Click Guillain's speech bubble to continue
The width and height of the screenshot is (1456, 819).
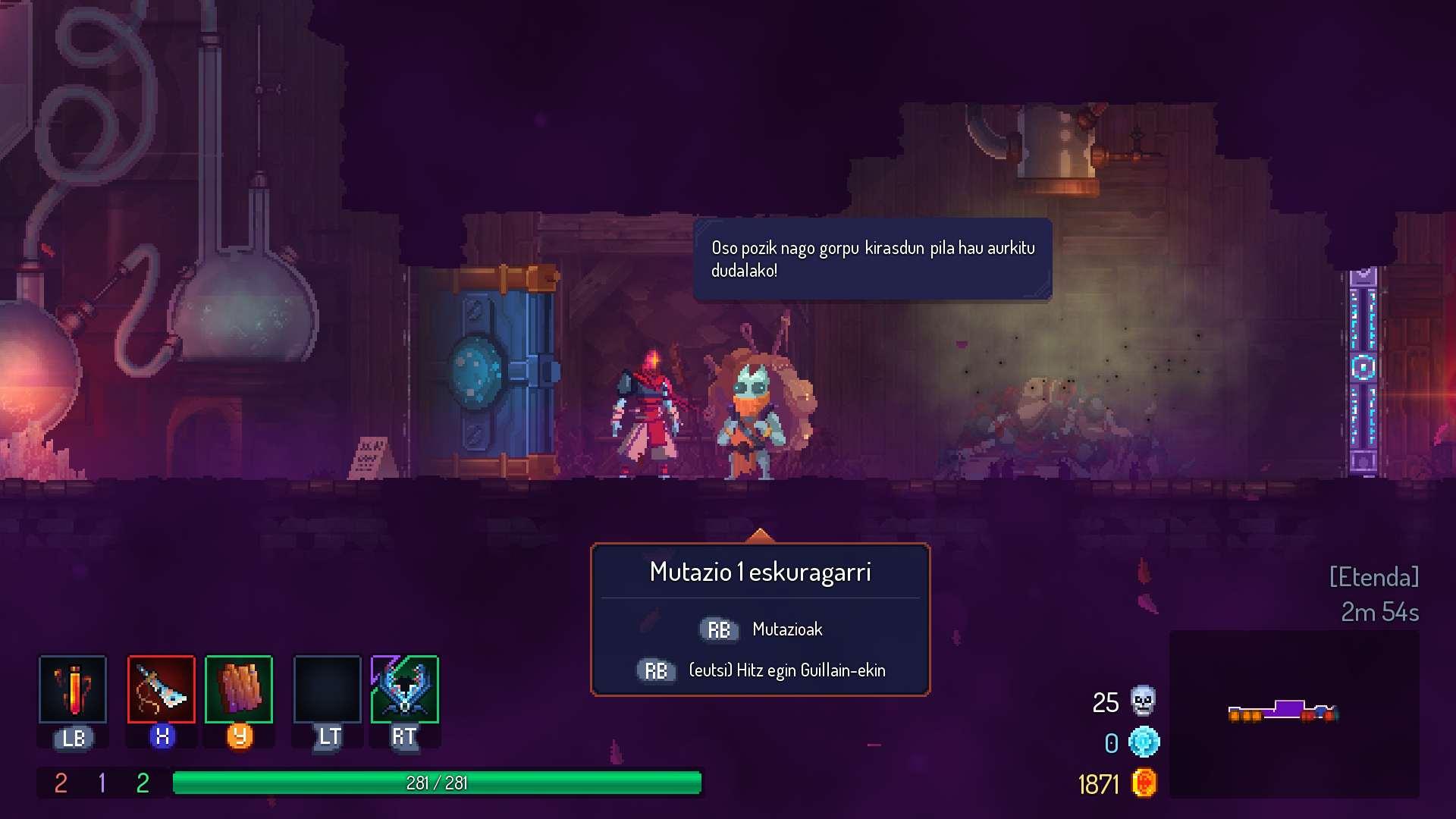[x=872, y=259]
